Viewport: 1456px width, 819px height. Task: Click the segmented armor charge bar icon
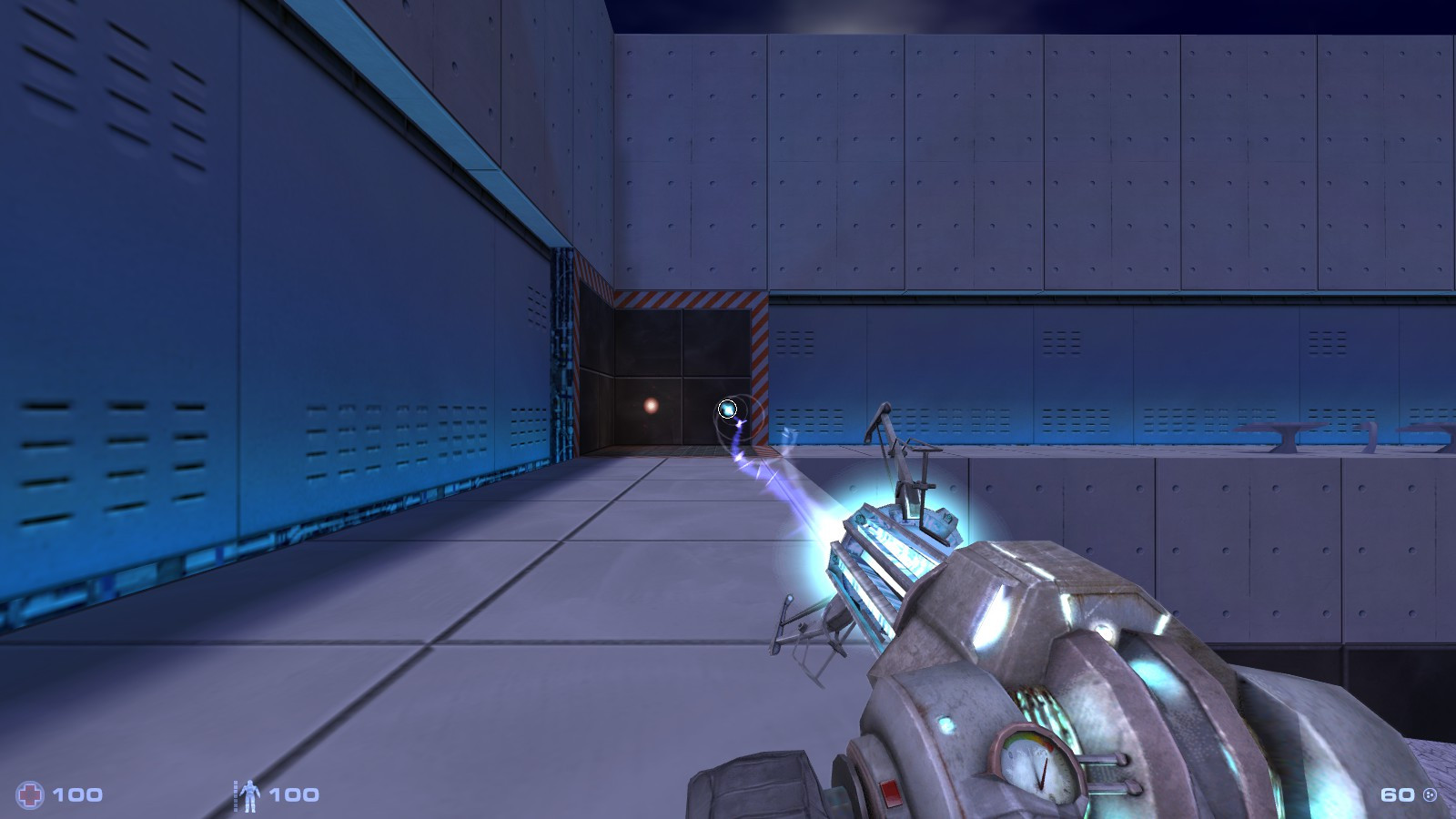coord(236,796)
